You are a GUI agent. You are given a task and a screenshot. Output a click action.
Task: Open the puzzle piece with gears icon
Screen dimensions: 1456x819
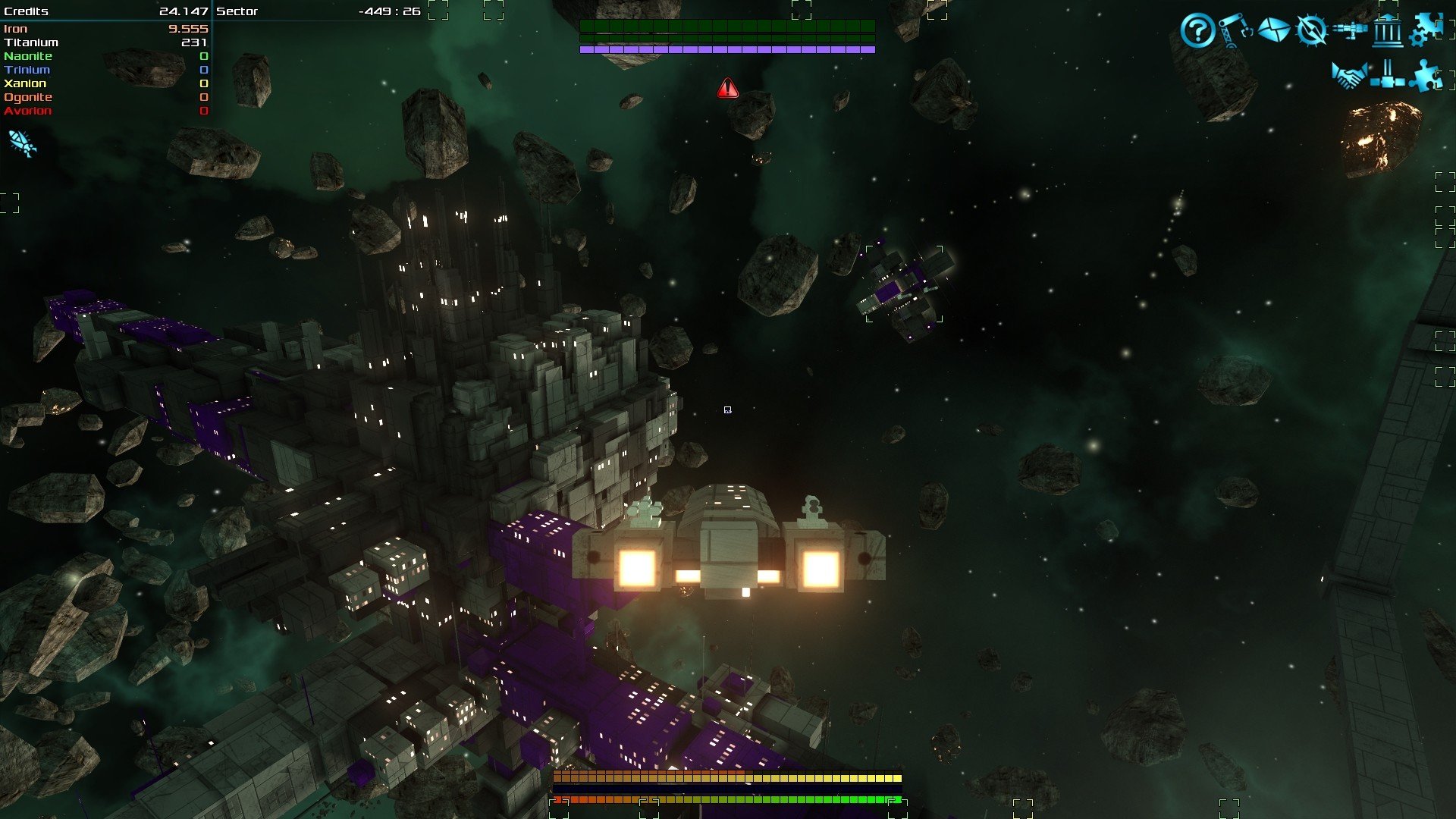(1426, 30)
